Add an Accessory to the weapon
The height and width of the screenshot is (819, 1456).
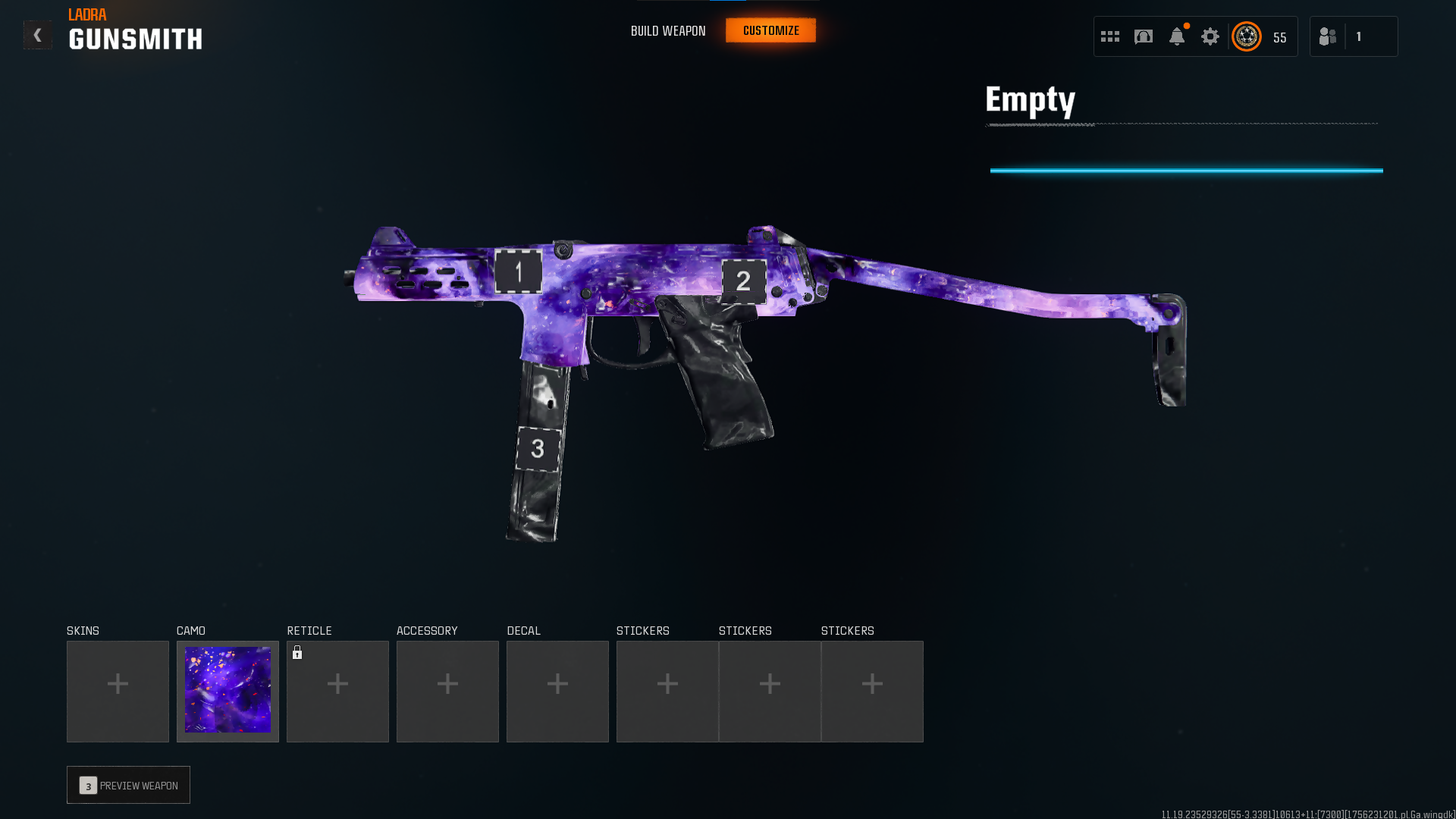coord(447,691)
